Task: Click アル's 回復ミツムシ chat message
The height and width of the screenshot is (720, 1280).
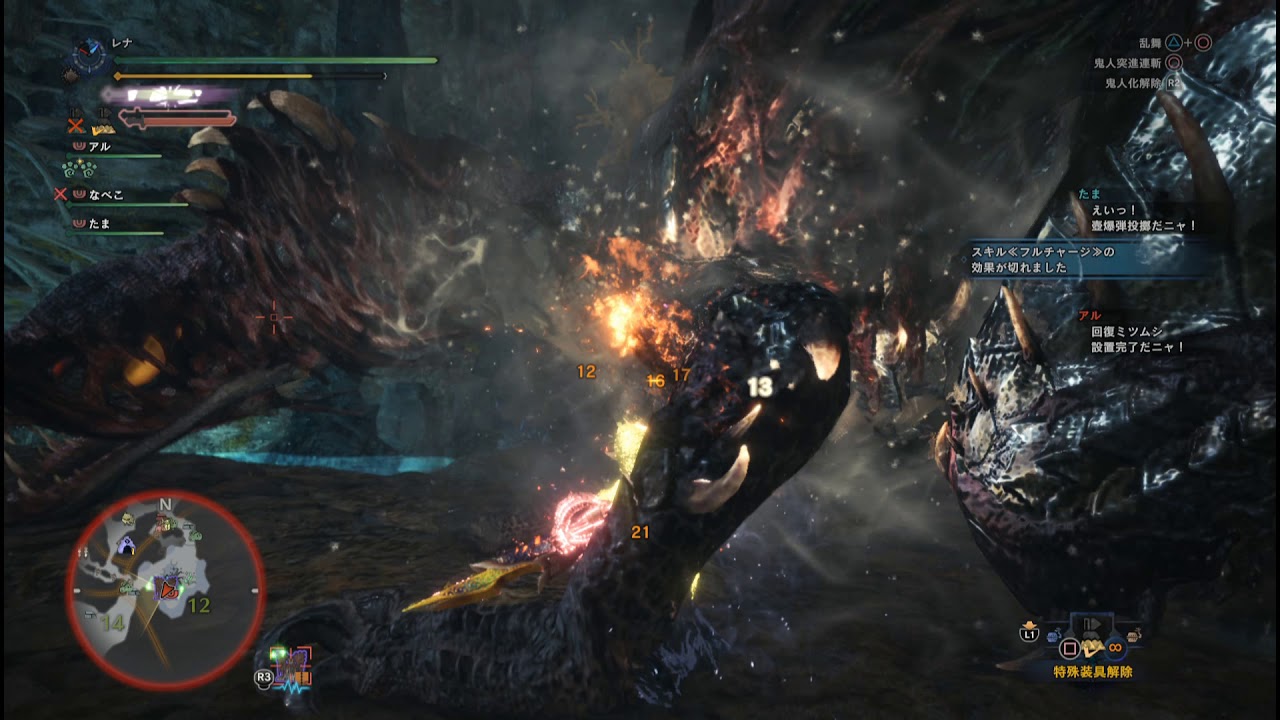Action: tap(1137, 338)
